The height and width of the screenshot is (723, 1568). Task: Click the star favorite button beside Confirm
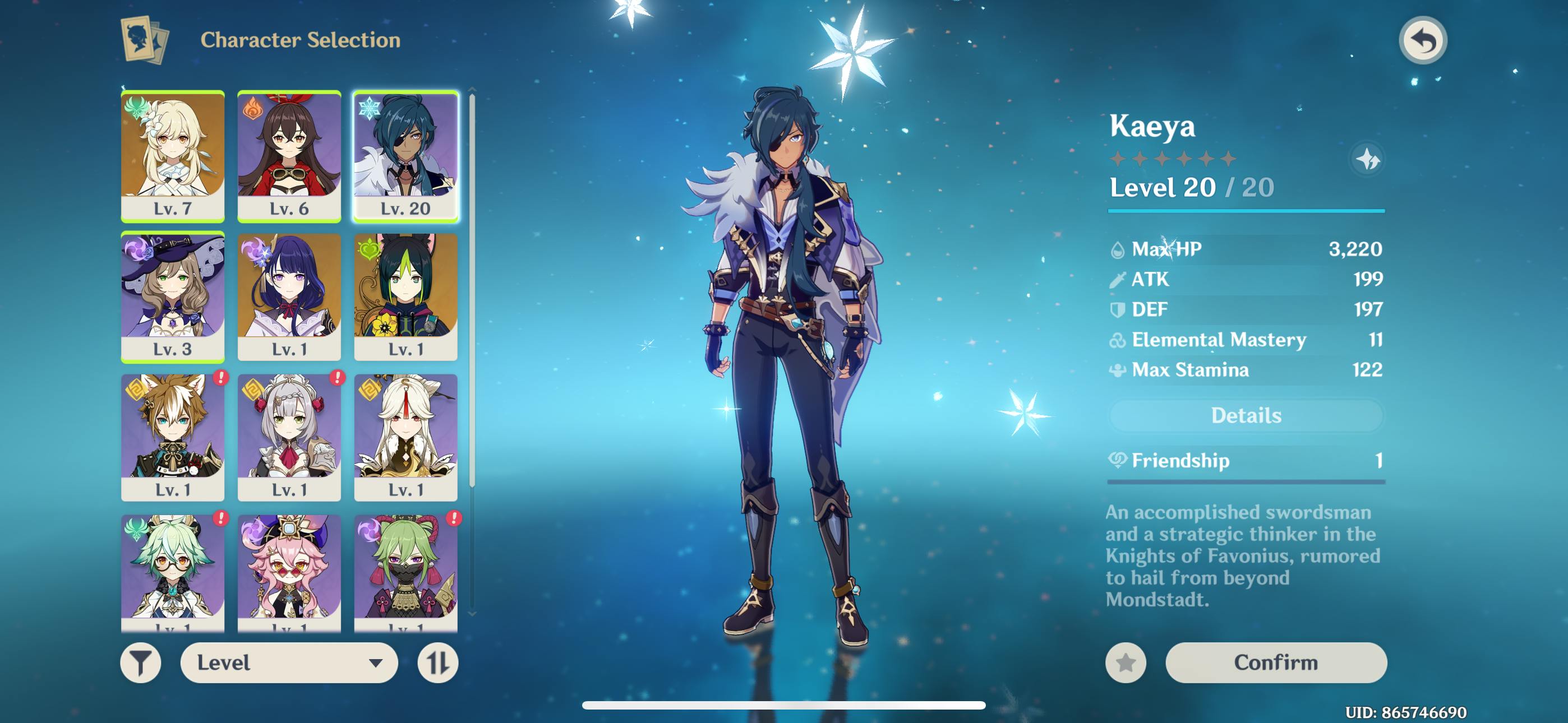(x=1126, y=662)
